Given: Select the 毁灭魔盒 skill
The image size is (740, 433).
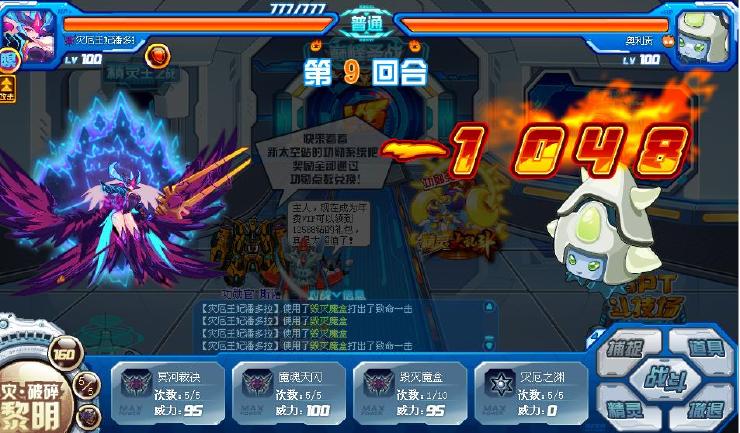Looking at the screenshot, I should click(x=407, y=388).
